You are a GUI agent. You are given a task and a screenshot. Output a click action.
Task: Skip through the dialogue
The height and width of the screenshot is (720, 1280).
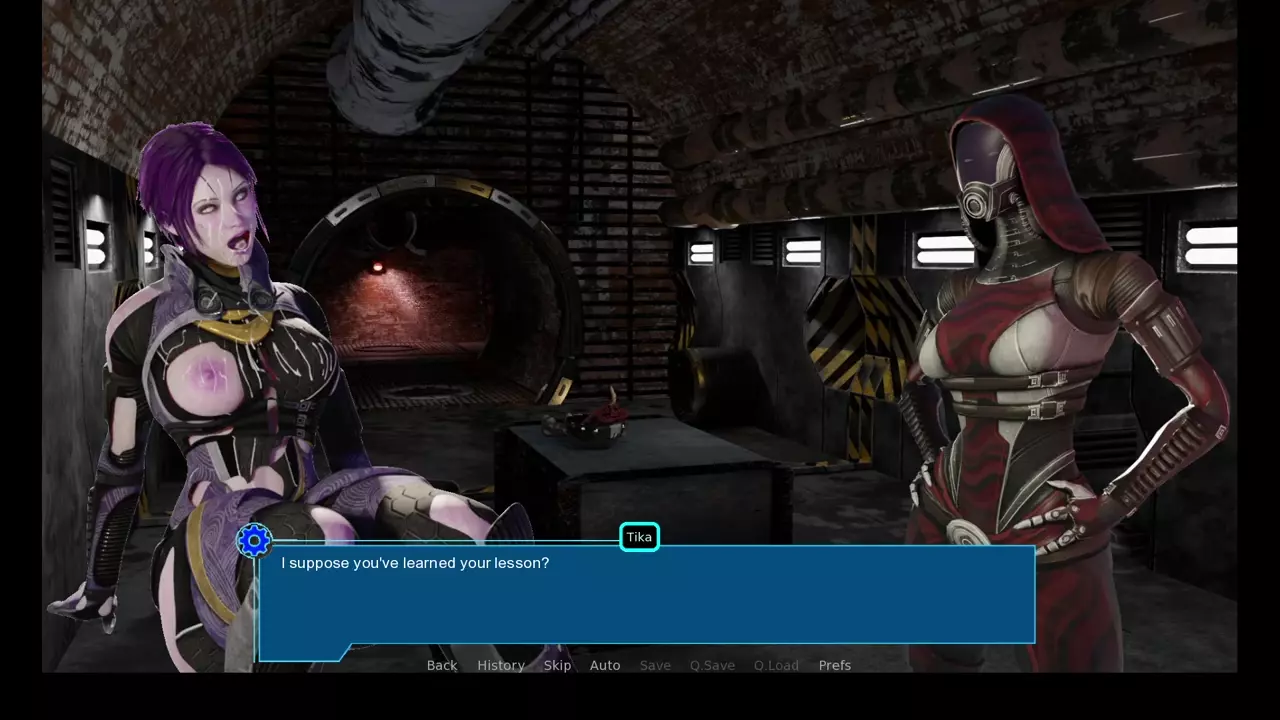[557, 665]
